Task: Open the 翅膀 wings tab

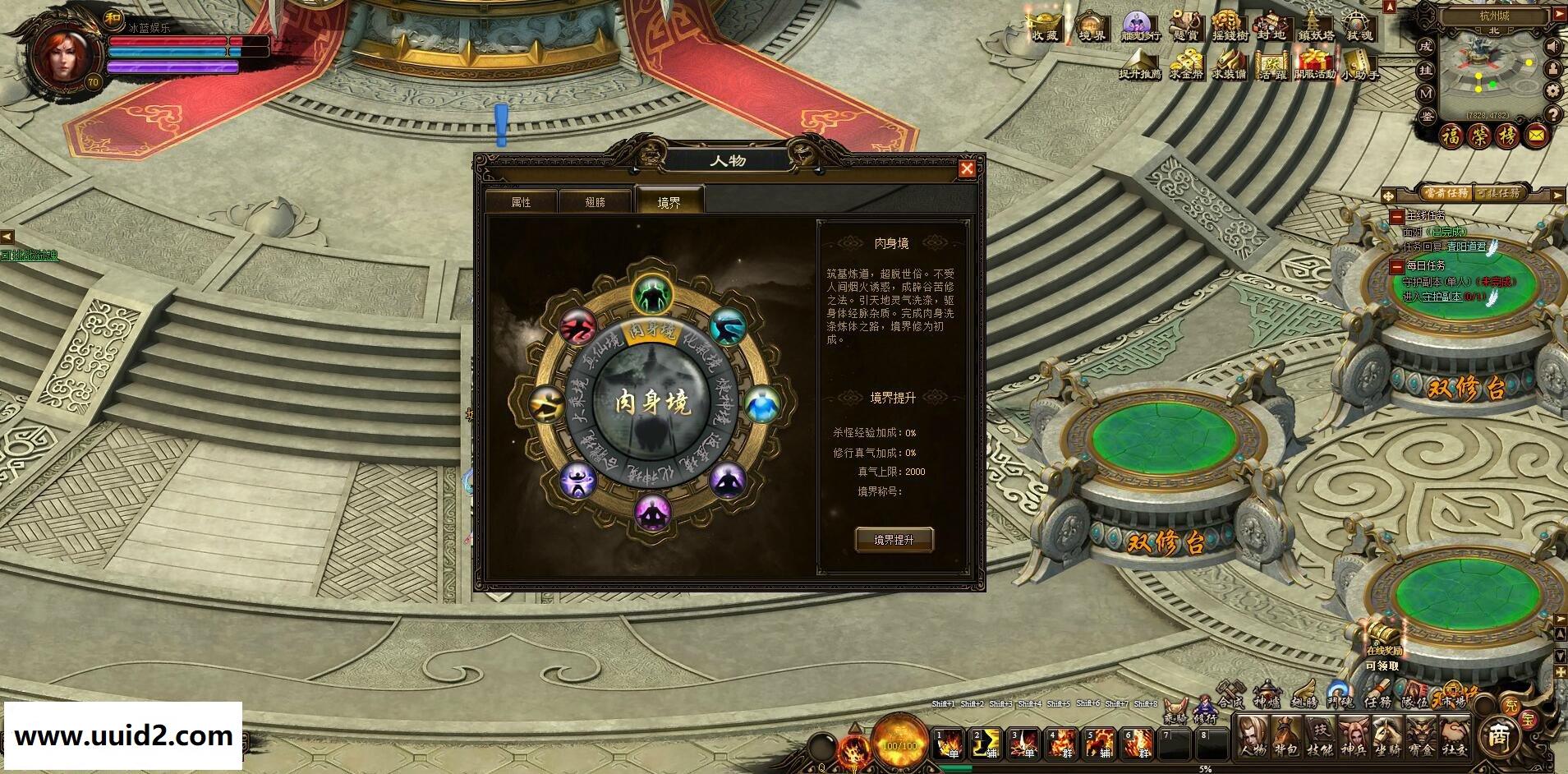Action: pos(595,202)
